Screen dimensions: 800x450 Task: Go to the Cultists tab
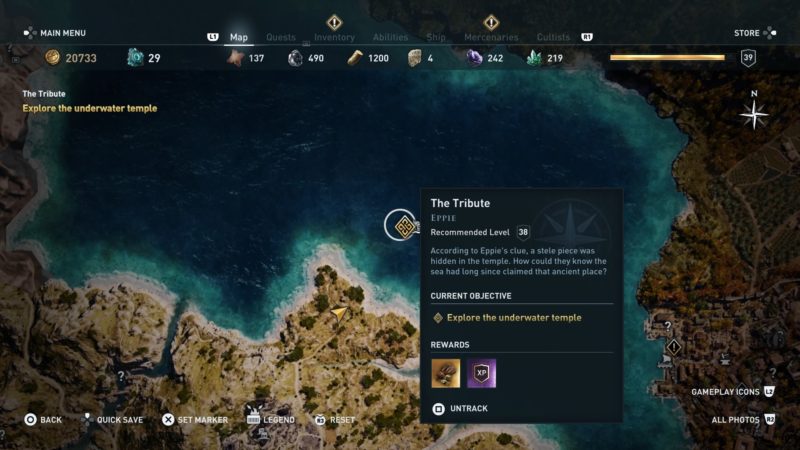pyautogui.click(x=553, y=38)
